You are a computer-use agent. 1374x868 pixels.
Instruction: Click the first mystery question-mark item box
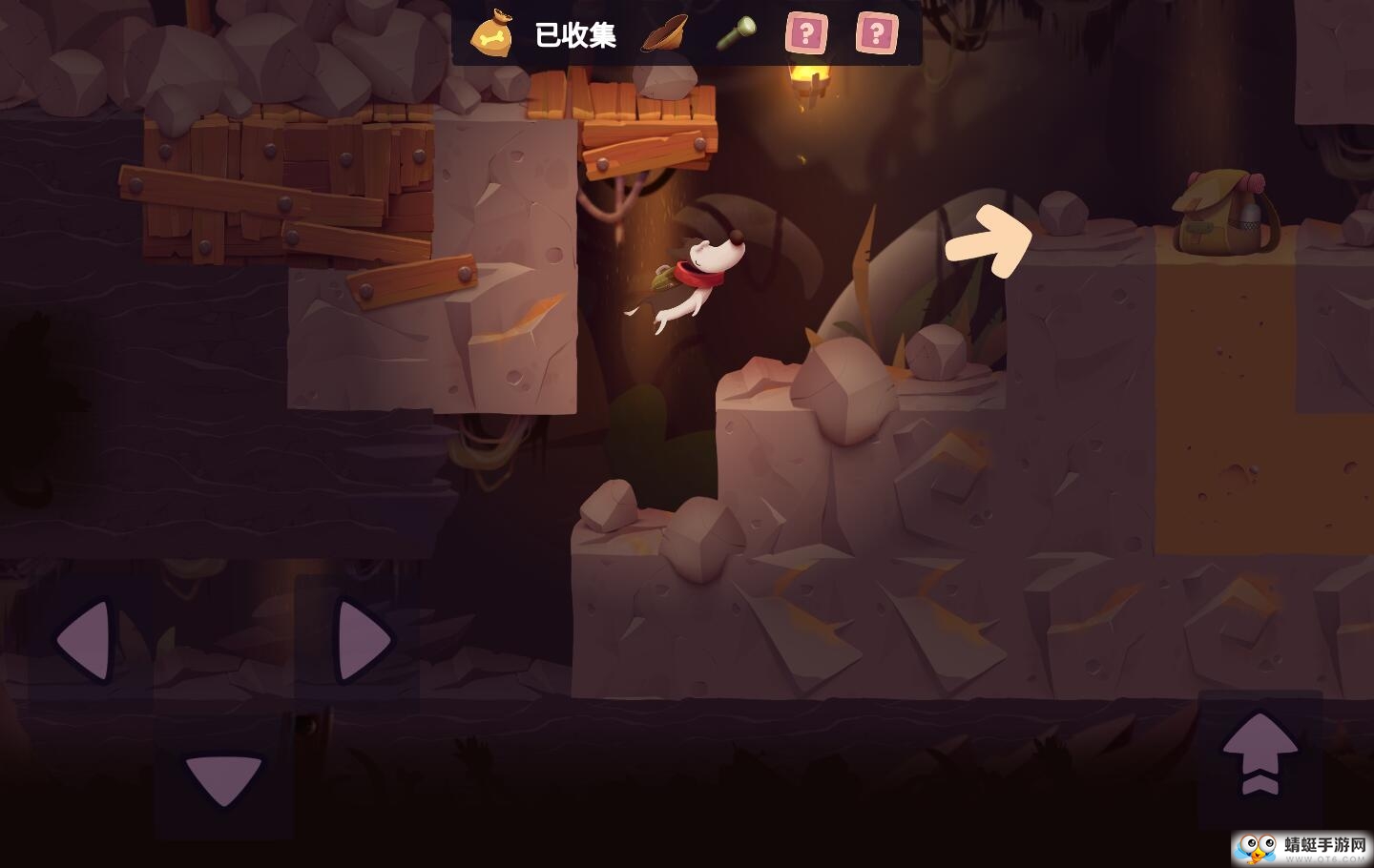(x=807, y=33)
